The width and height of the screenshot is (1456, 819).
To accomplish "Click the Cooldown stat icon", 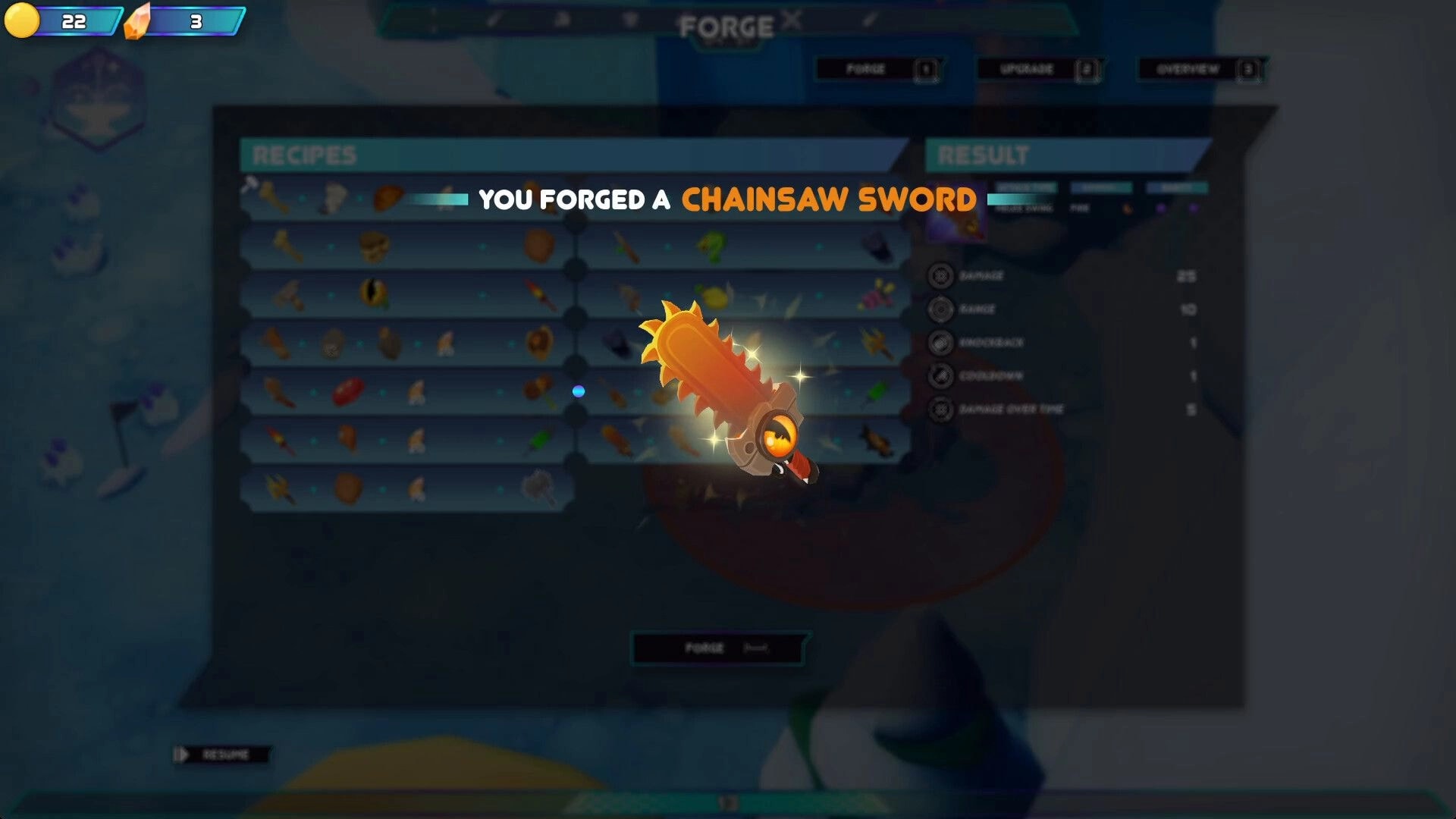I will pos(943,375).
